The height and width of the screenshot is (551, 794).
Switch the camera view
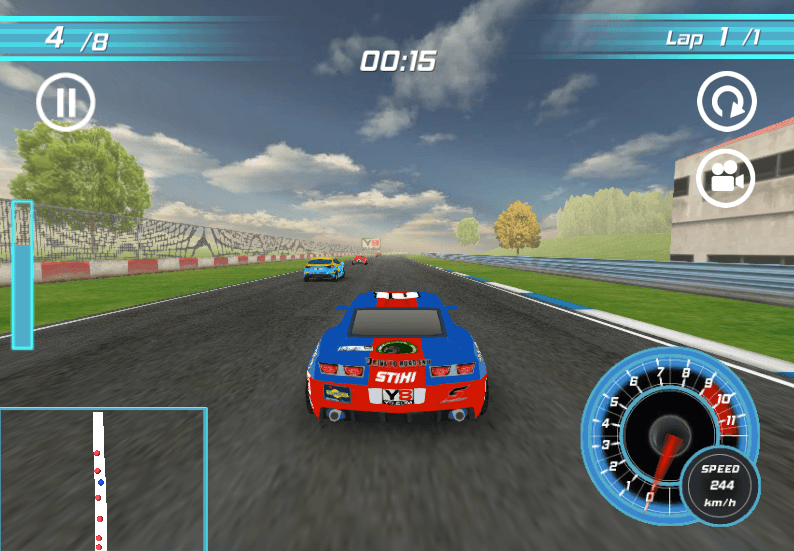726,178
